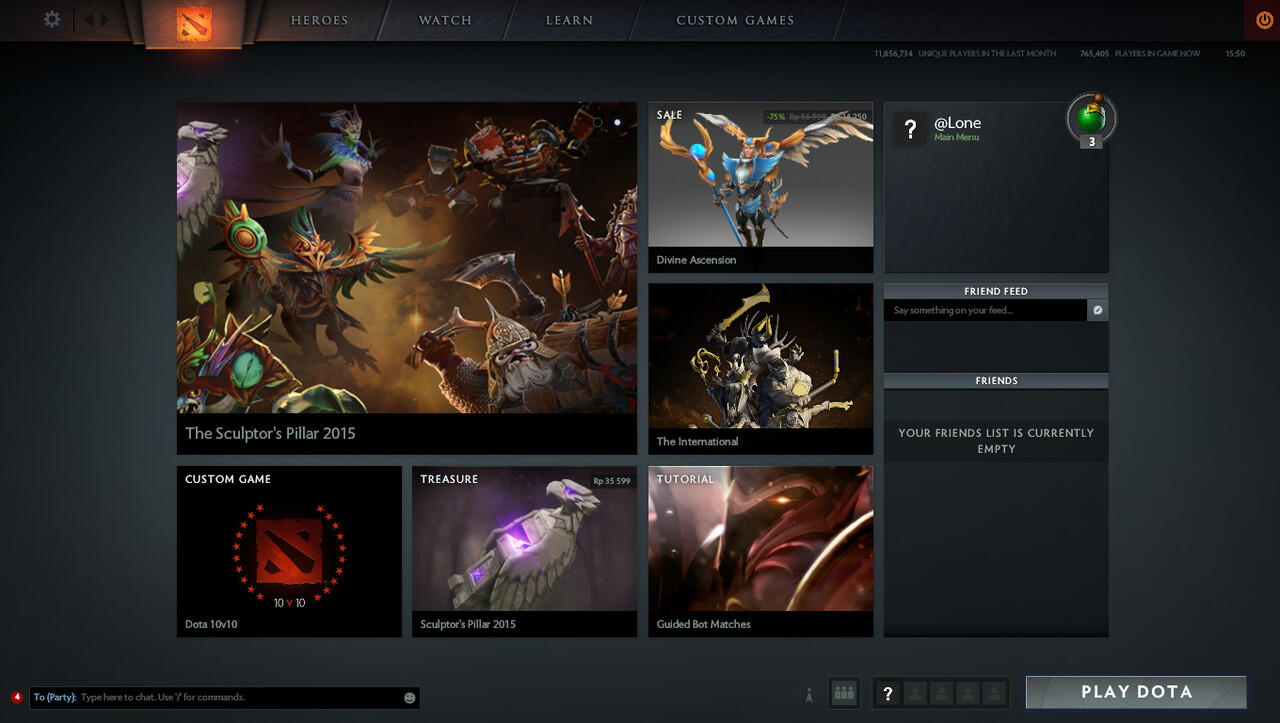Start the Guided Bot Matches tutorial
The height and width of the screenshot is (723, 1280).
[760, 551]
